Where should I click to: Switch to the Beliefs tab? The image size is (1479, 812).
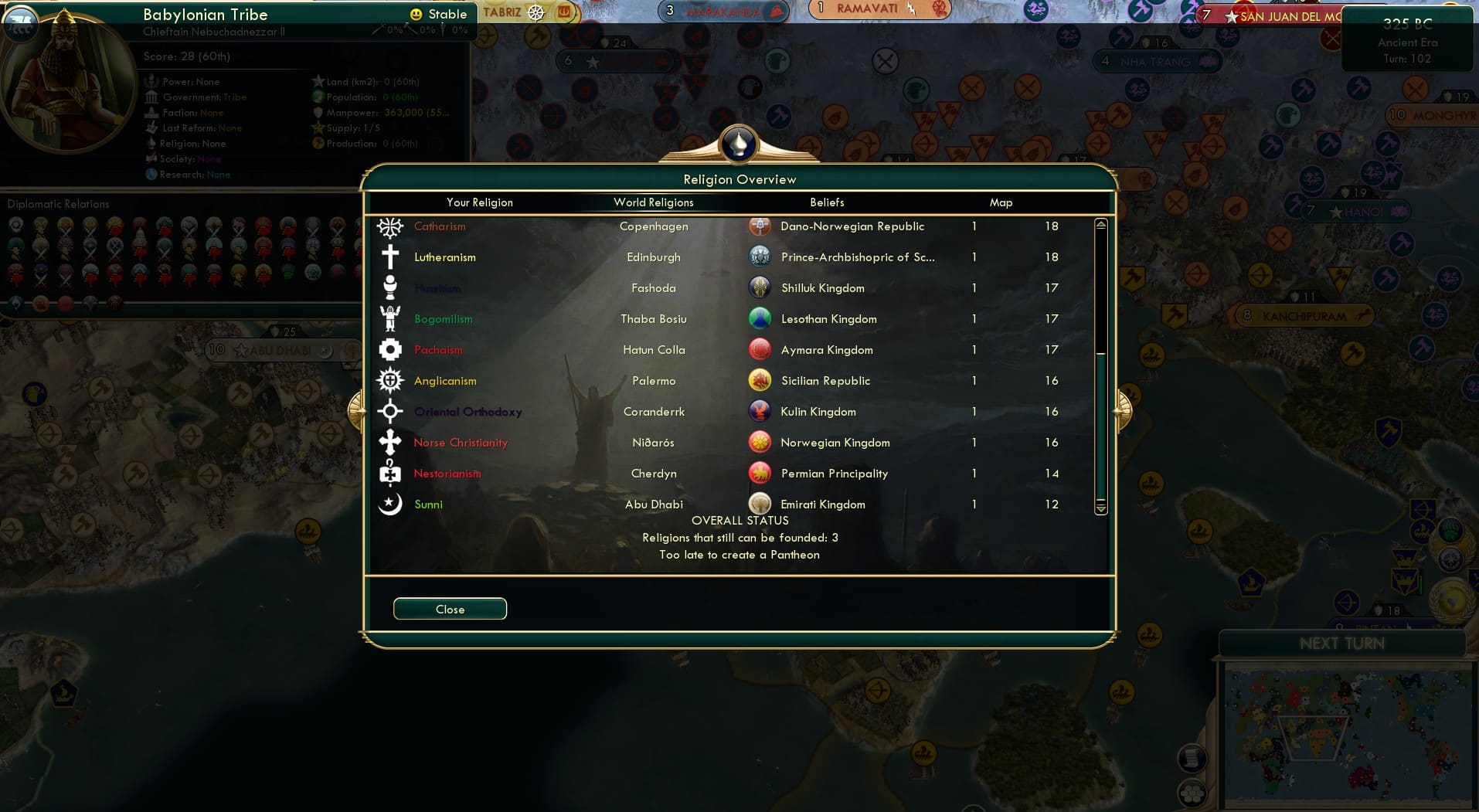(826, 202)
